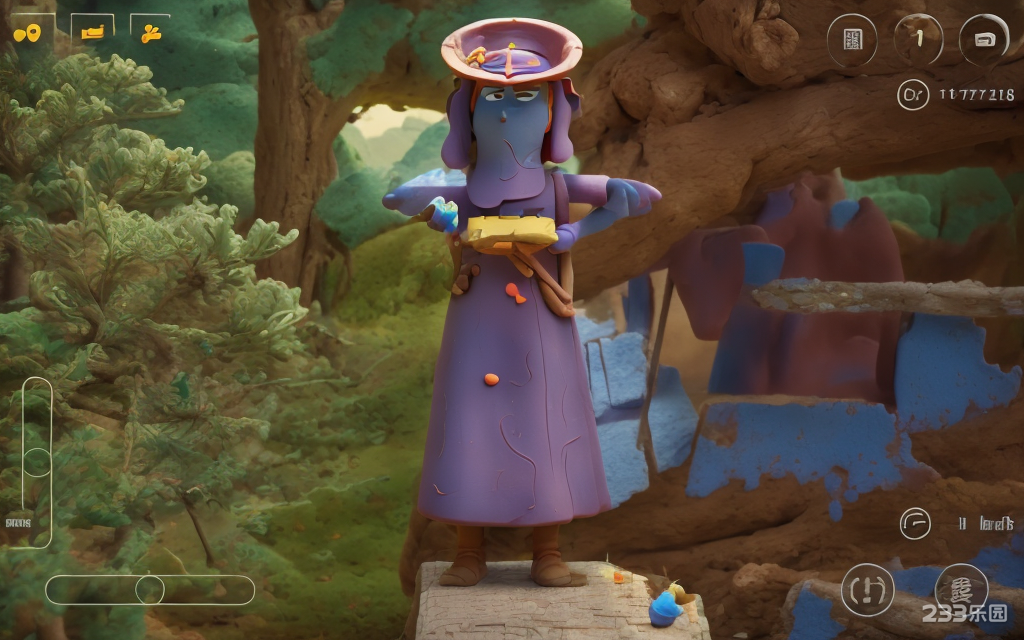Move the horizontal slider handle

(x=150, y=590)
